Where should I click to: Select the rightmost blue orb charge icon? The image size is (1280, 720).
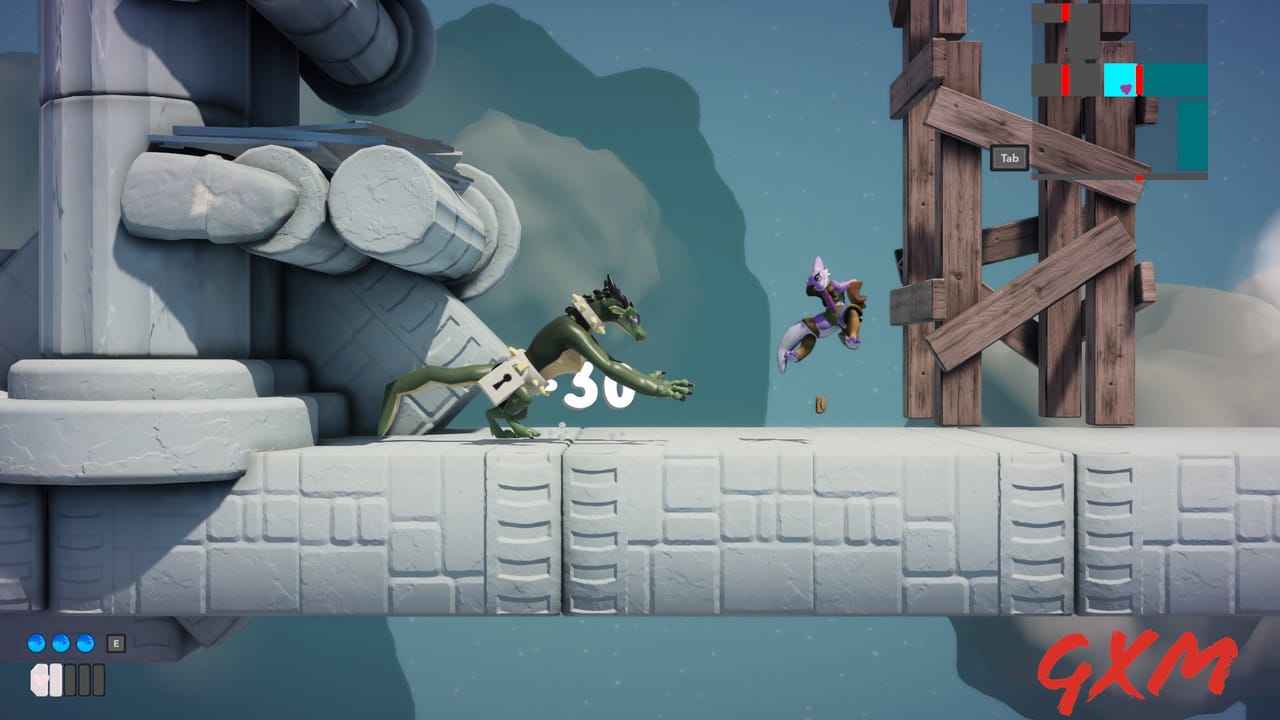85,643
